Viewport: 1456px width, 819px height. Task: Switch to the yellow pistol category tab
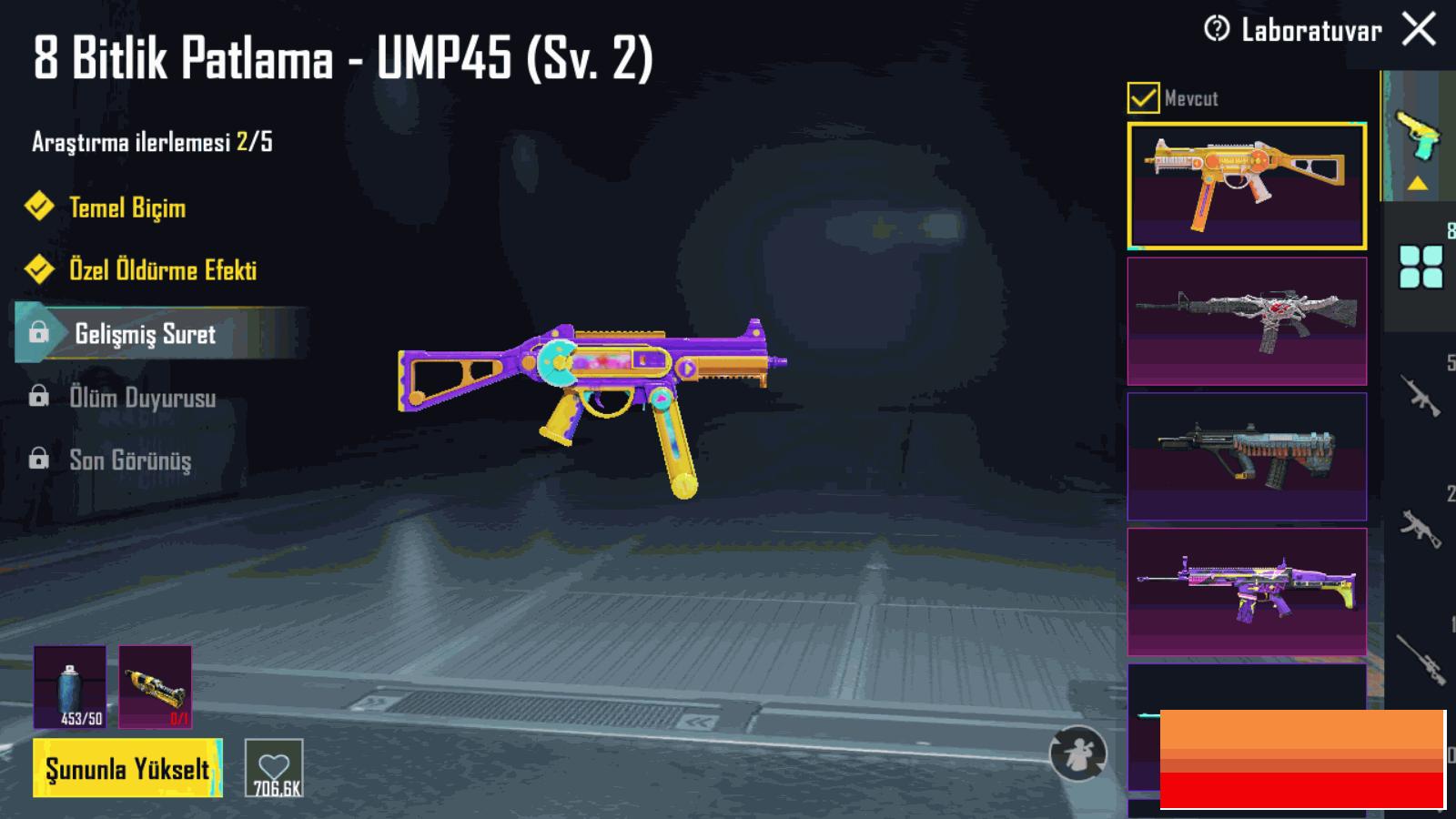[x=1417, y=136]
